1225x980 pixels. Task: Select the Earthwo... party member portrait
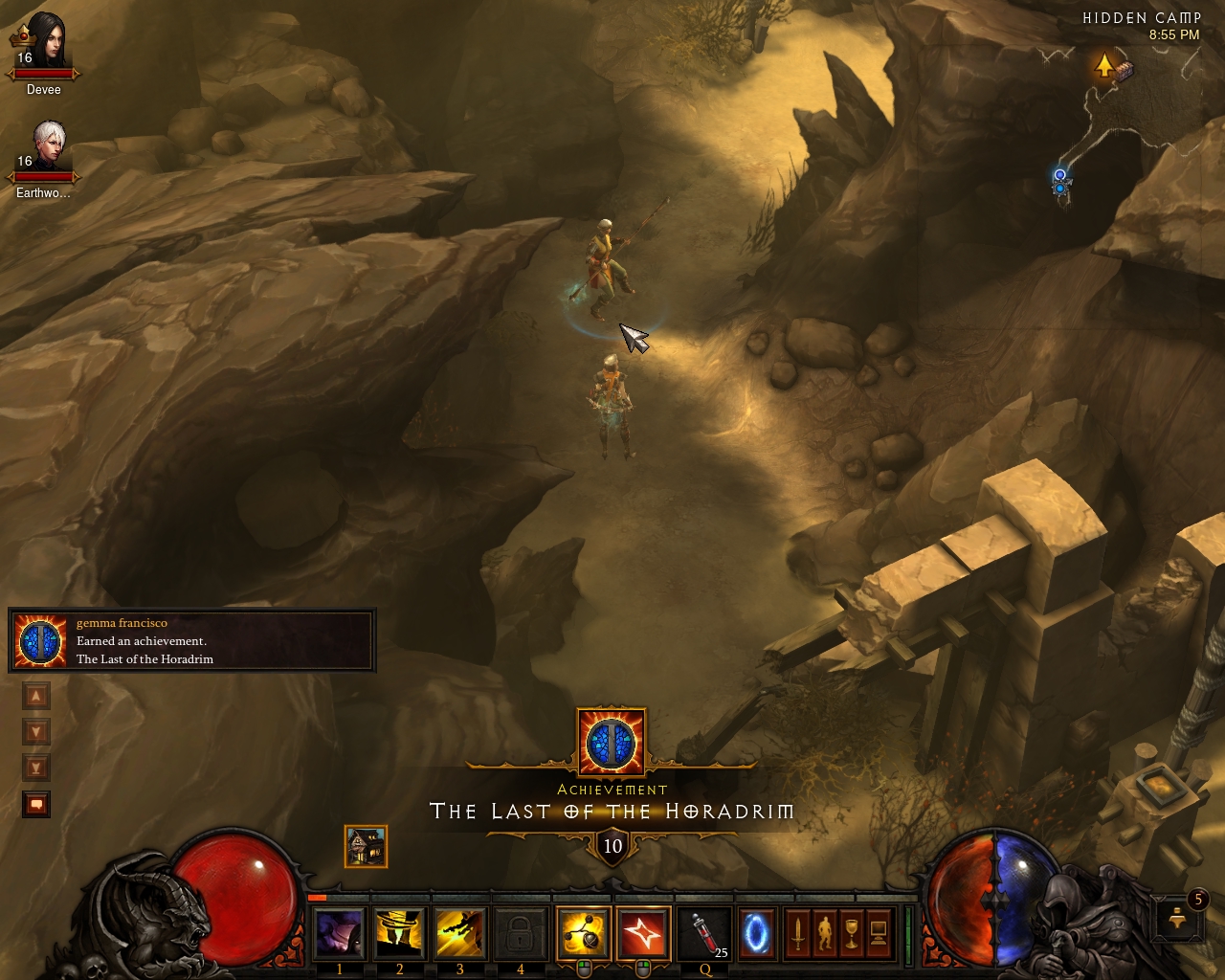(x=45, y=155)
